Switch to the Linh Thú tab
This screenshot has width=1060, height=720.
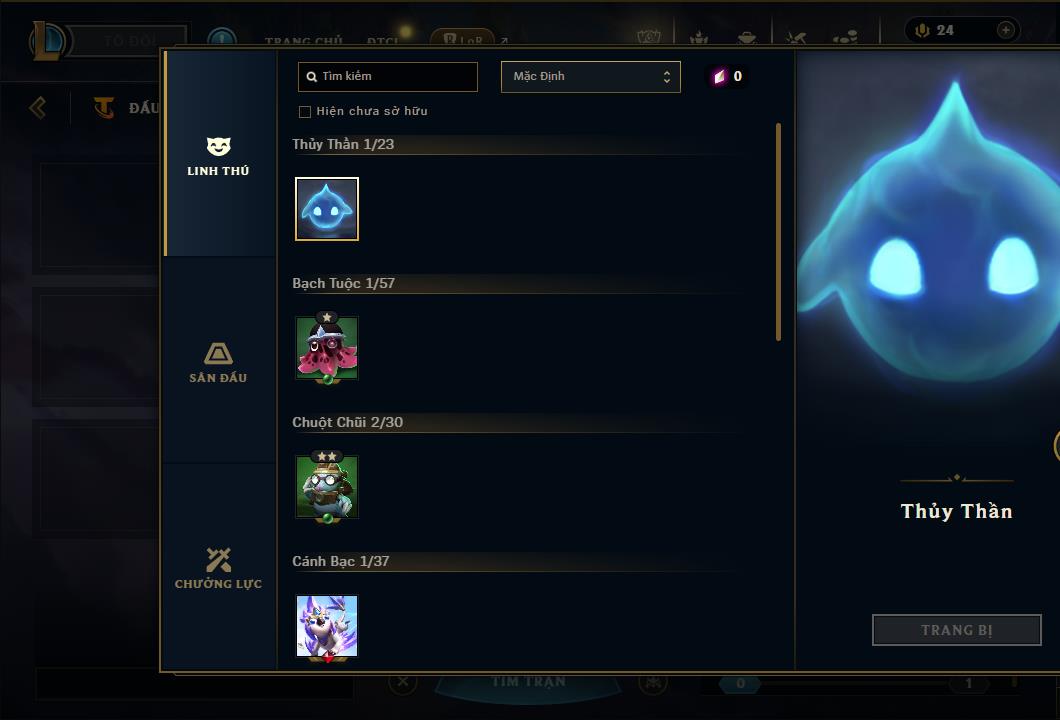tap(218, 156)
